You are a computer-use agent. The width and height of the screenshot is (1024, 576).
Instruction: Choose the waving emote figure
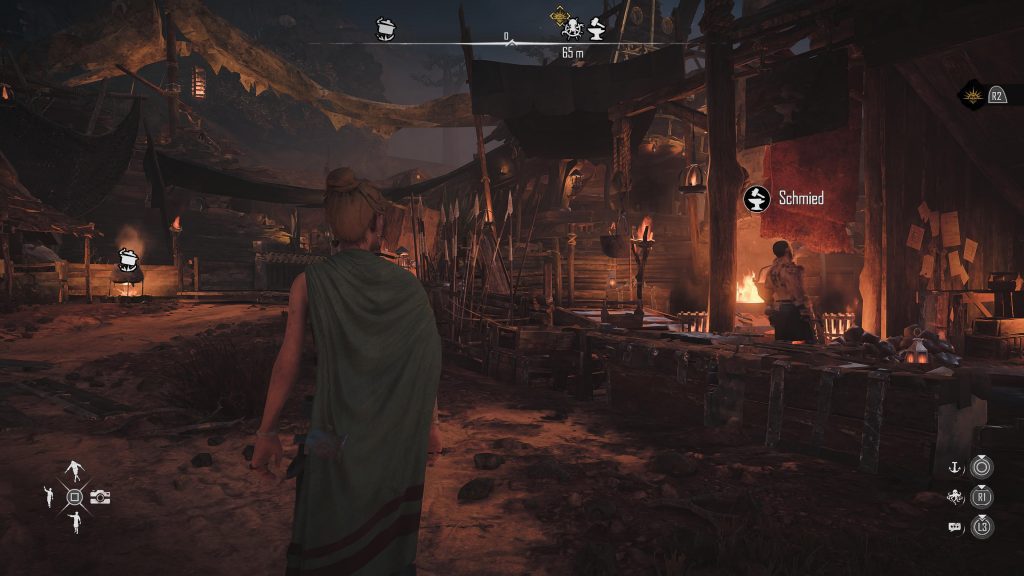point(48,496)
